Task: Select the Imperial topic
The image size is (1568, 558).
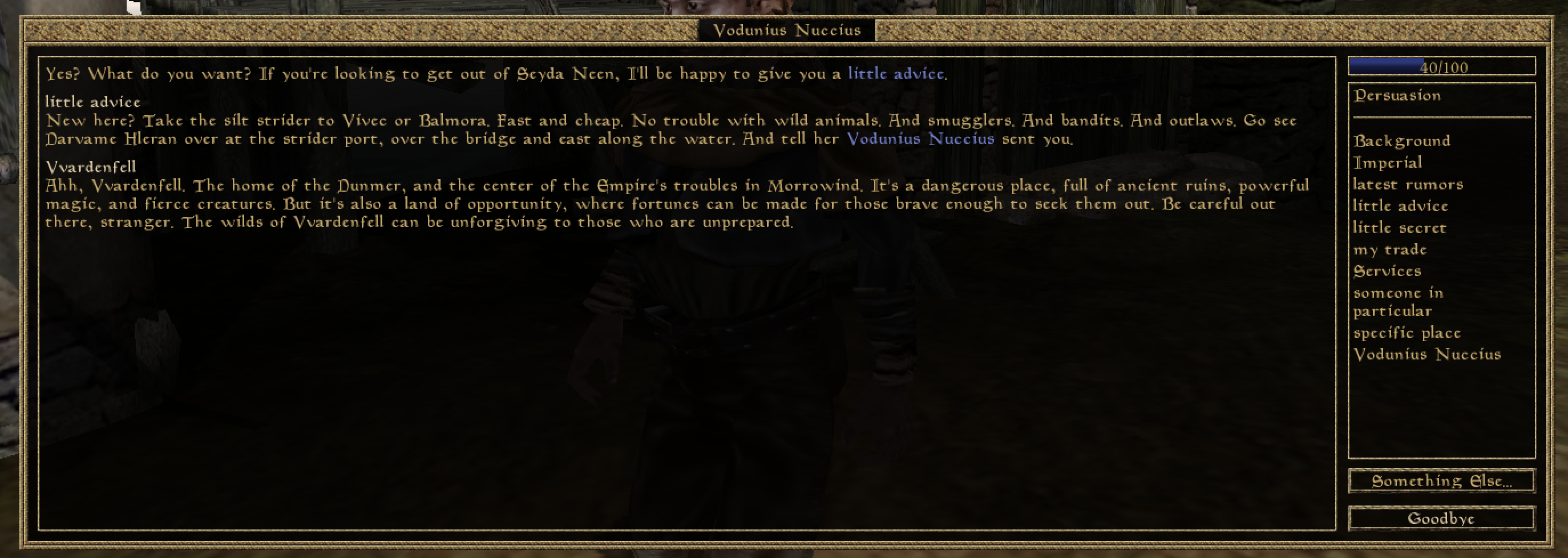Action: pos(1387,163)
